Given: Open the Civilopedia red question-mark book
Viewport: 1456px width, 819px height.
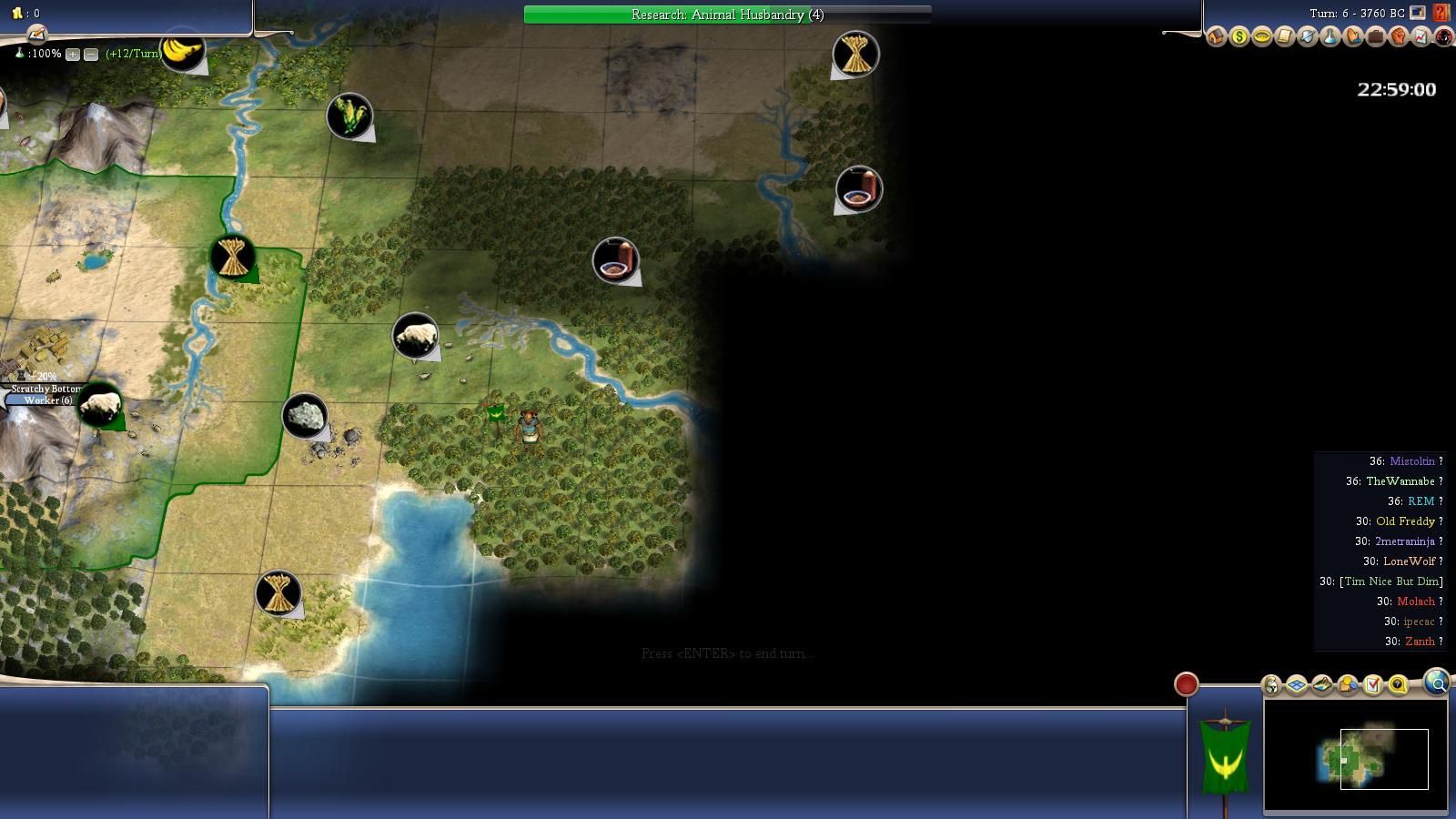Looking at the screenshot, I should (x=1441, y=13).
